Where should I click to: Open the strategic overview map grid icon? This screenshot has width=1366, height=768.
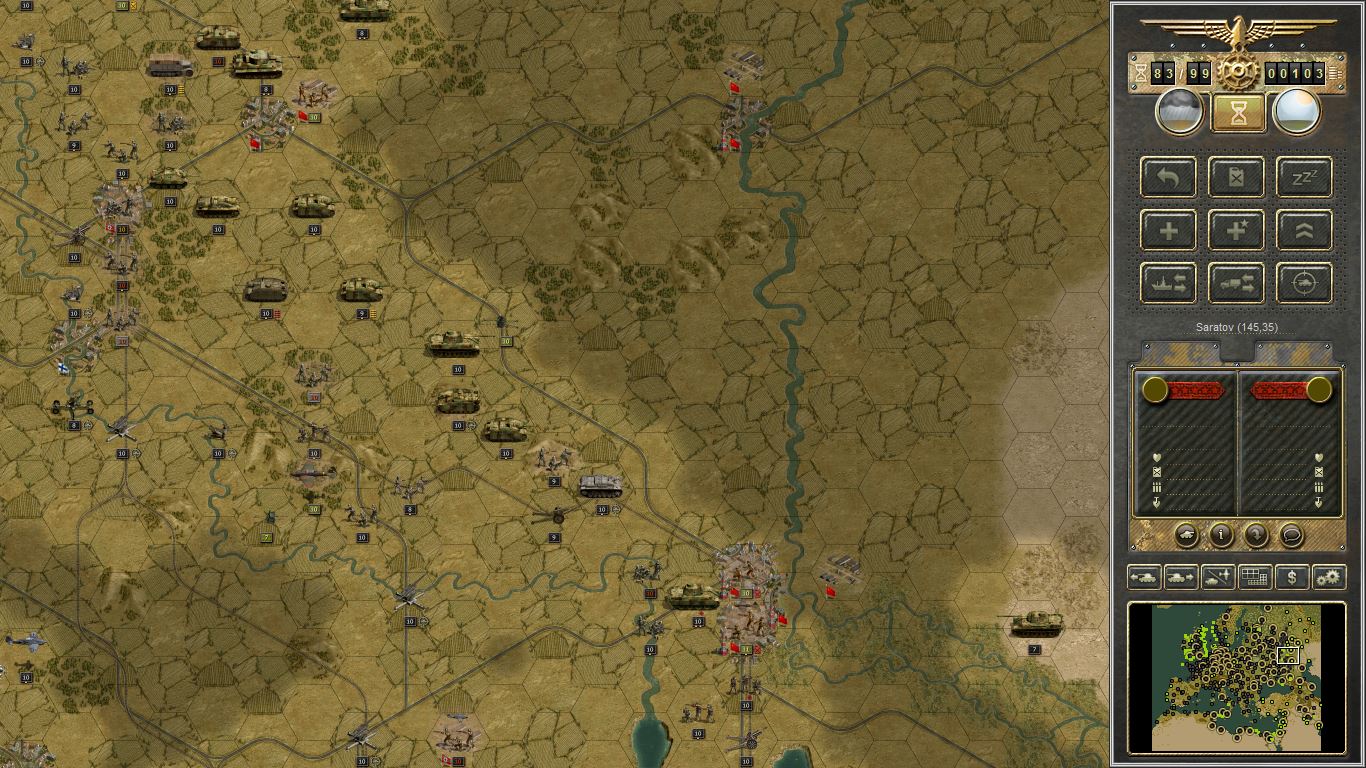click(x=1256, y=577)
